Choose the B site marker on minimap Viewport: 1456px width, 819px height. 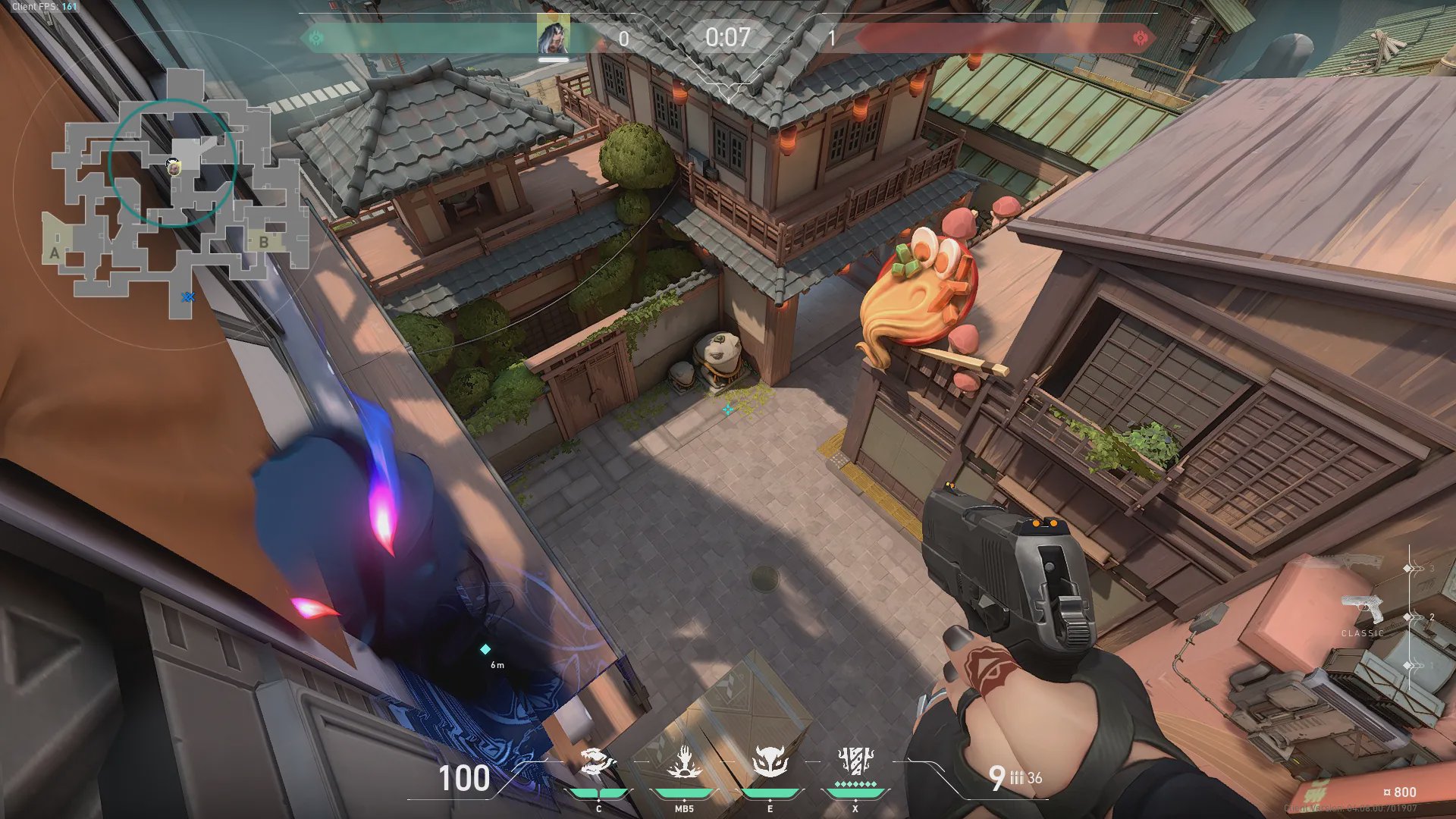click(x=264, y=242)
